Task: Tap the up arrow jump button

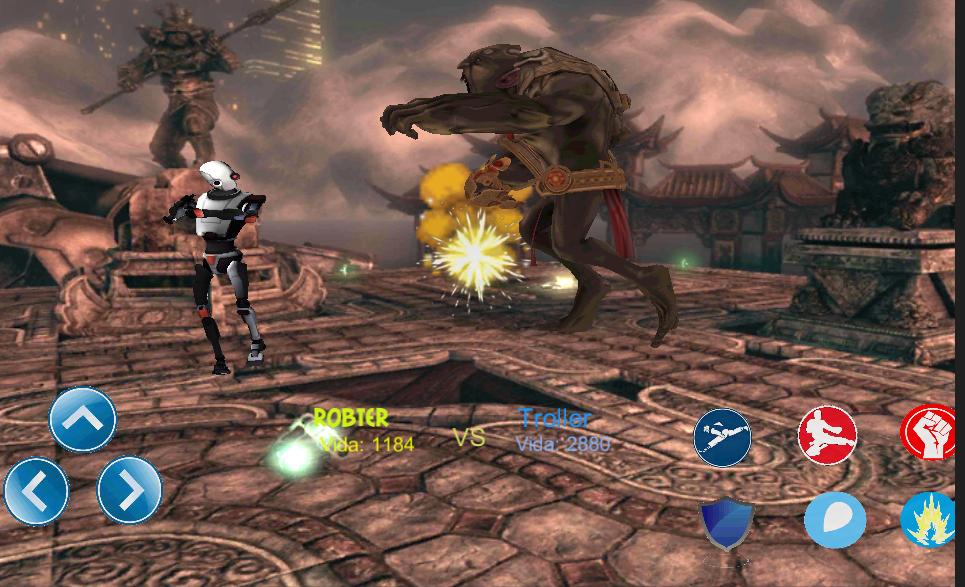Action: [83, 419]
